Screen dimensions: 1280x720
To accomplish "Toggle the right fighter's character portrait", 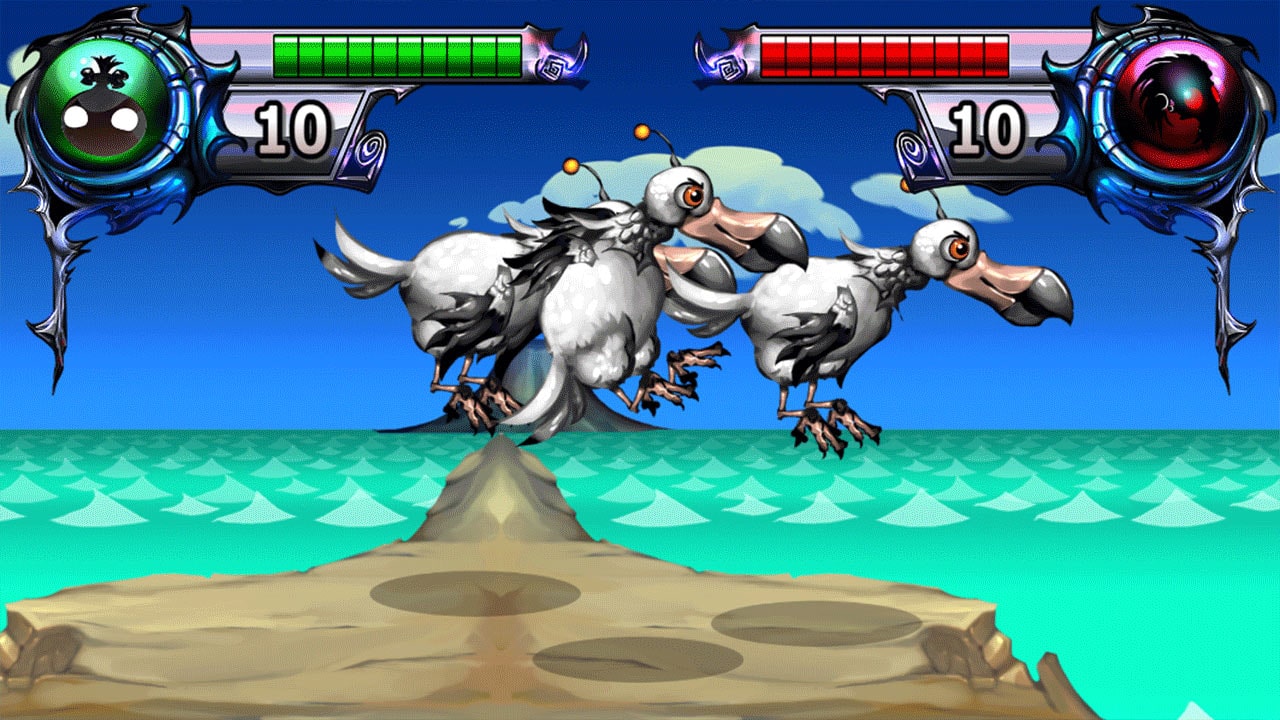I will 1175,105.
